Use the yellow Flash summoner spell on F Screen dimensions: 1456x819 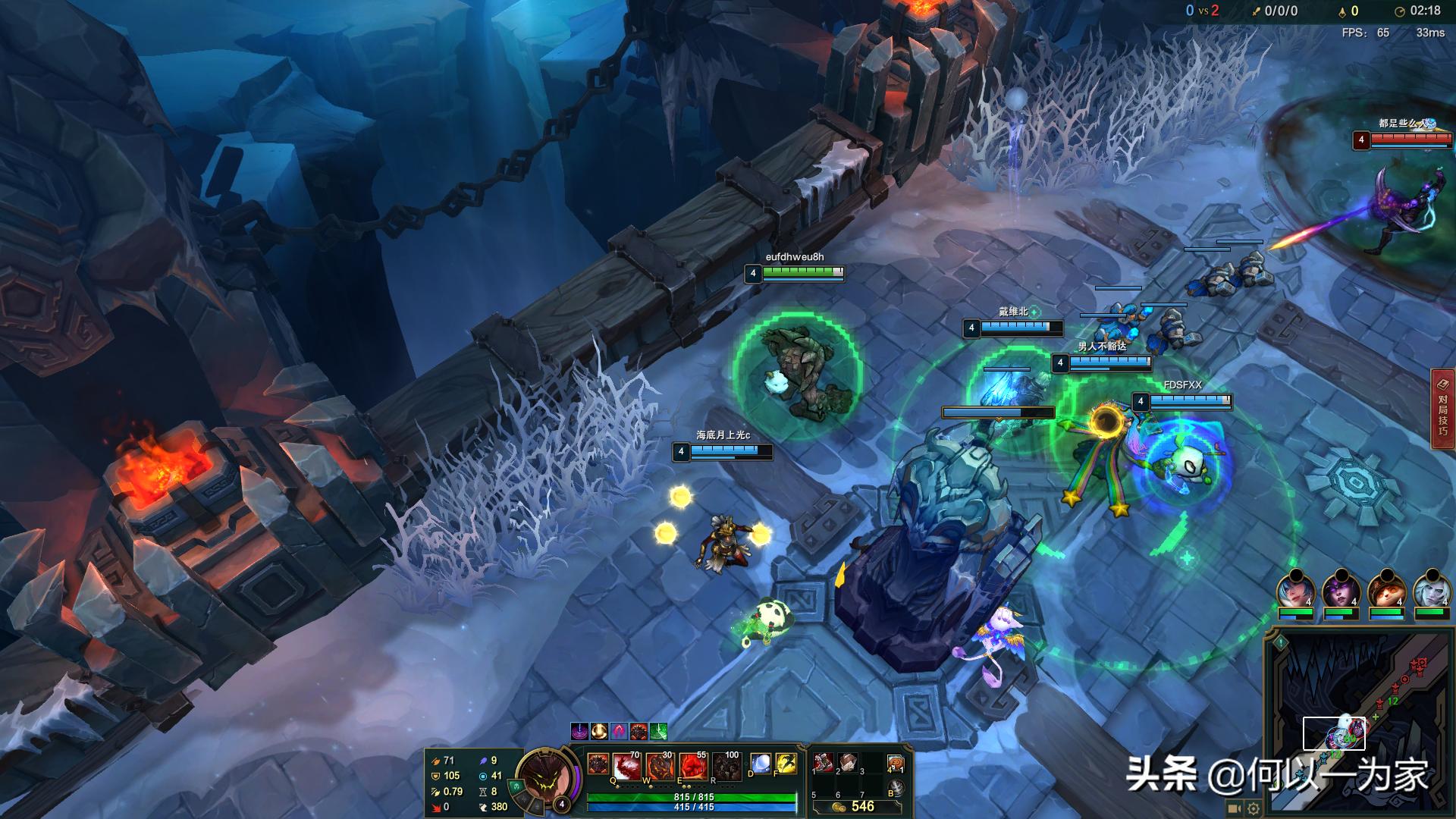[x=786, y=764]
